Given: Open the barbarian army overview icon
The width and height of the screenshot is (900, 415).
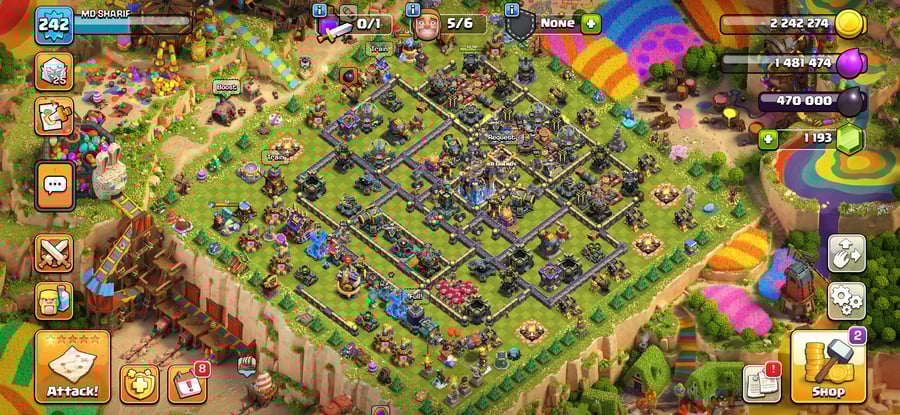Looking at the screenshot, I should click(x=54, y=300).
